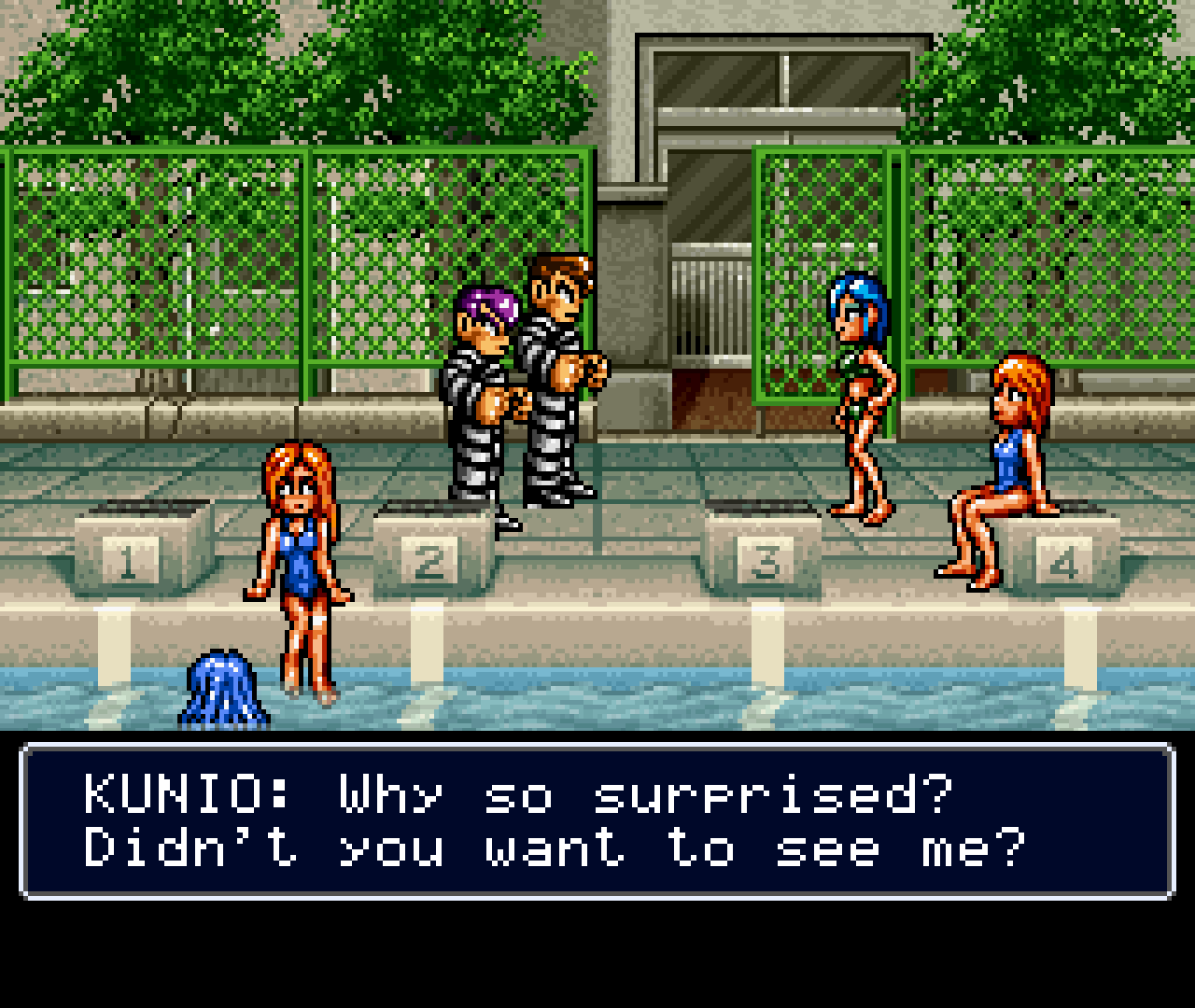Screen dimensions: 1195x1008
Task: Advance Kunio's dialogue text box
Action: click(x=597, y=820)
